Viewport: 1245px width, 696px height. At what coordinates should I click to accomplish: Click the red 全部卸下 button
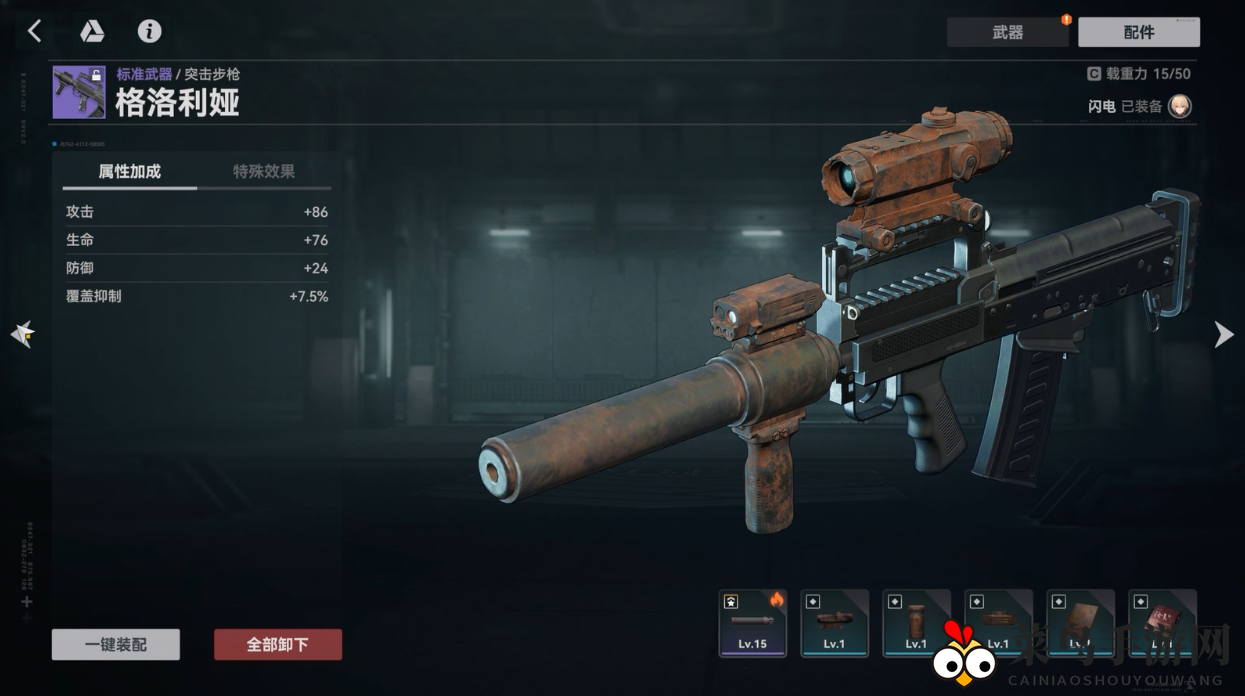(x=278, y=645)
